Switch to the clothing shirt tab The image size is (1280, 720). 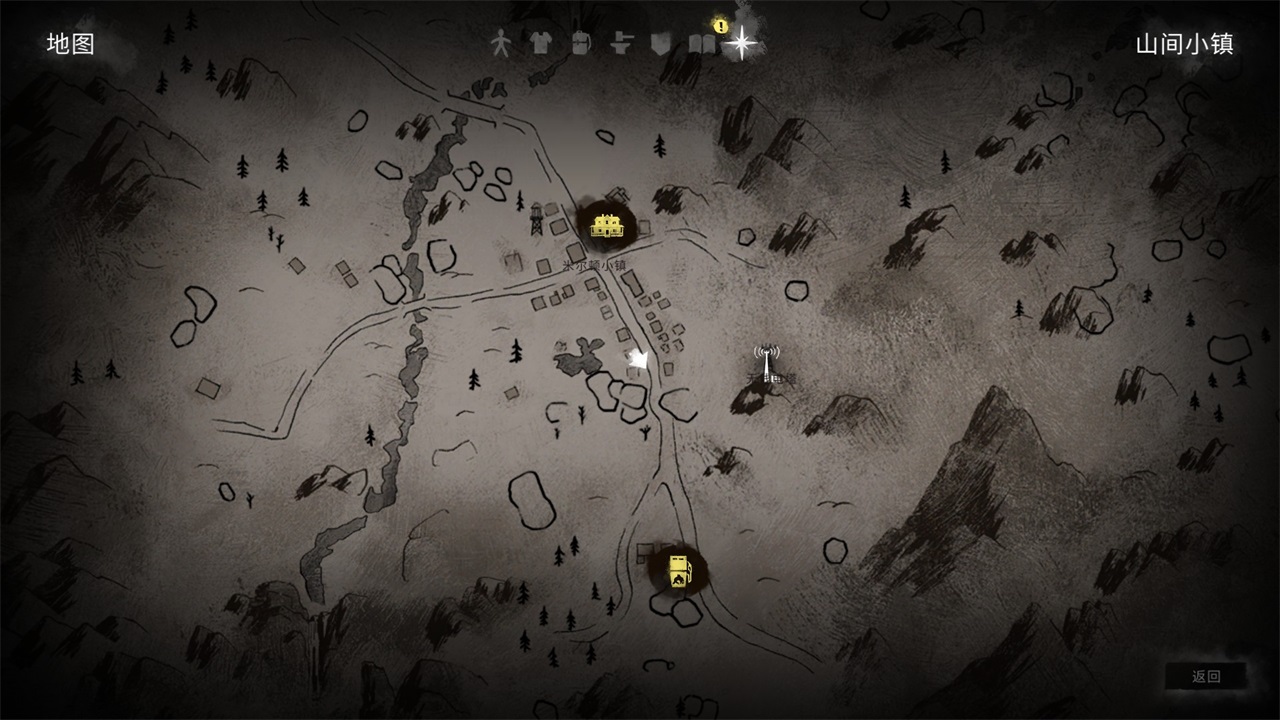(x=540, y=44)
